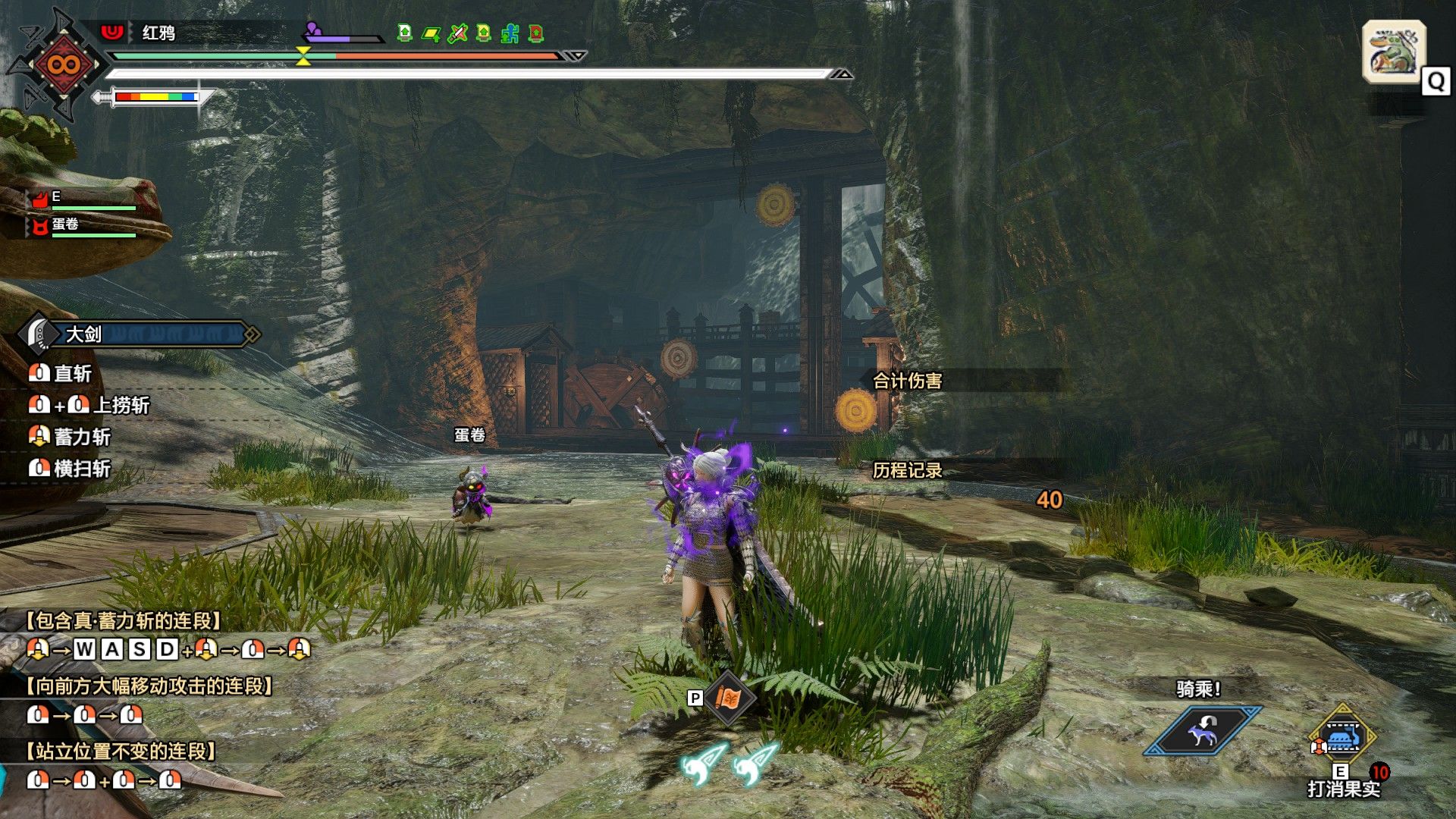Activate the 骑乘 Palamute ride icon

(x=1202, y=731)
